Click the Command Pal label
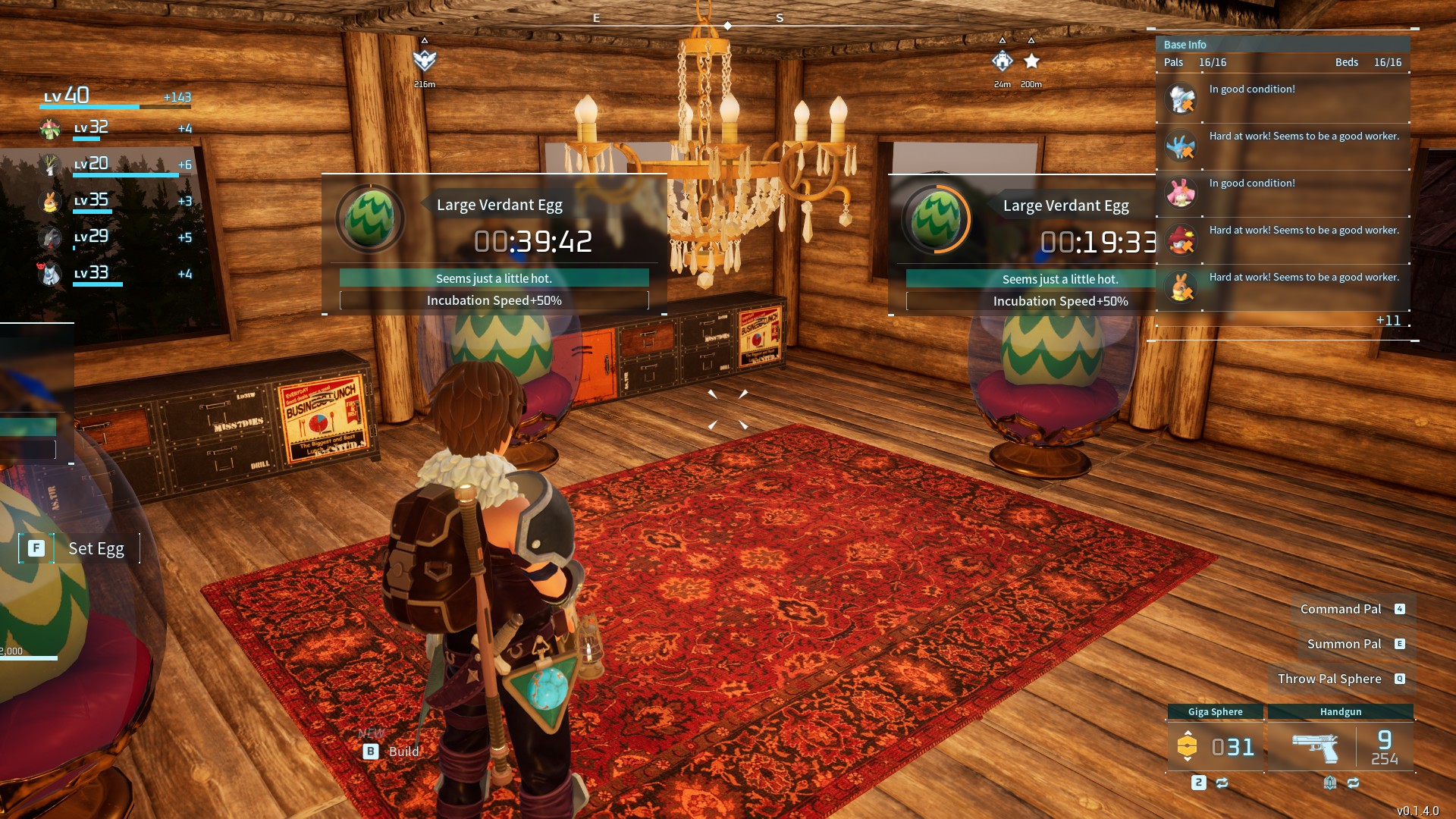This screenshot has height=819, width=1456. coord(1341,609)
